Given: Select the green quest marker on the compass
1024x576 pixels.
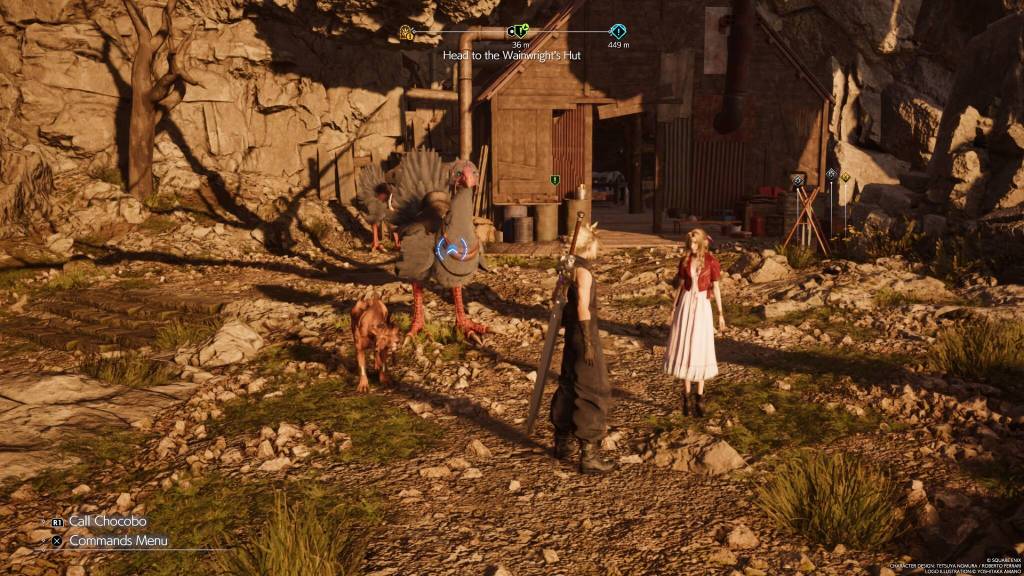Looking at the screenshot, I should (x=518, y=31).
